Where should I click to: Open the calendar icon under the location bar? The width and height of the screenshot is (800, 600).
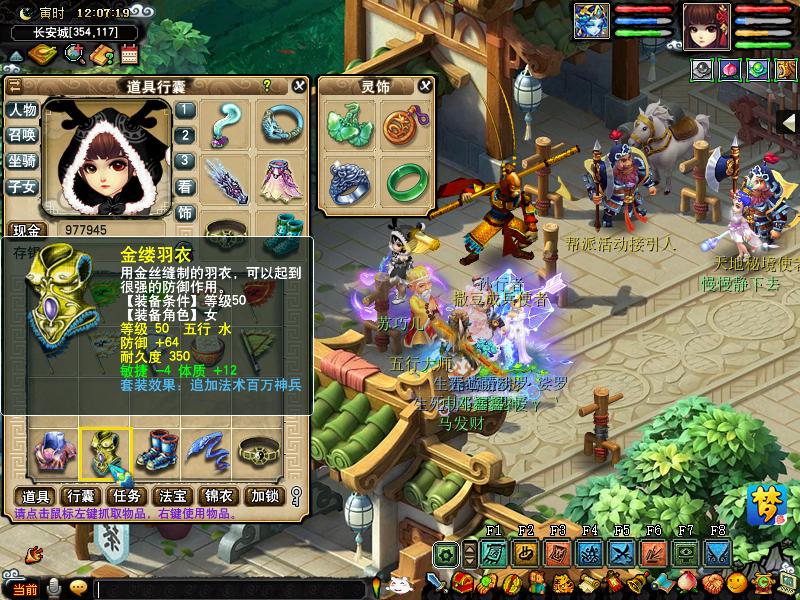128,54
